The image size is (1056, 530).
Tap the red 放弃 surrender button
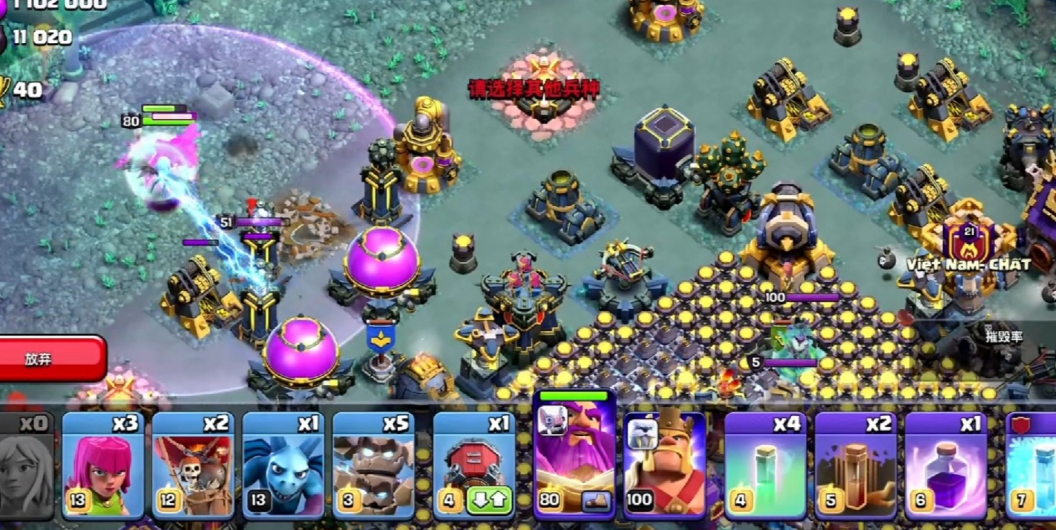pyautogui.click(x=50, y=359)
